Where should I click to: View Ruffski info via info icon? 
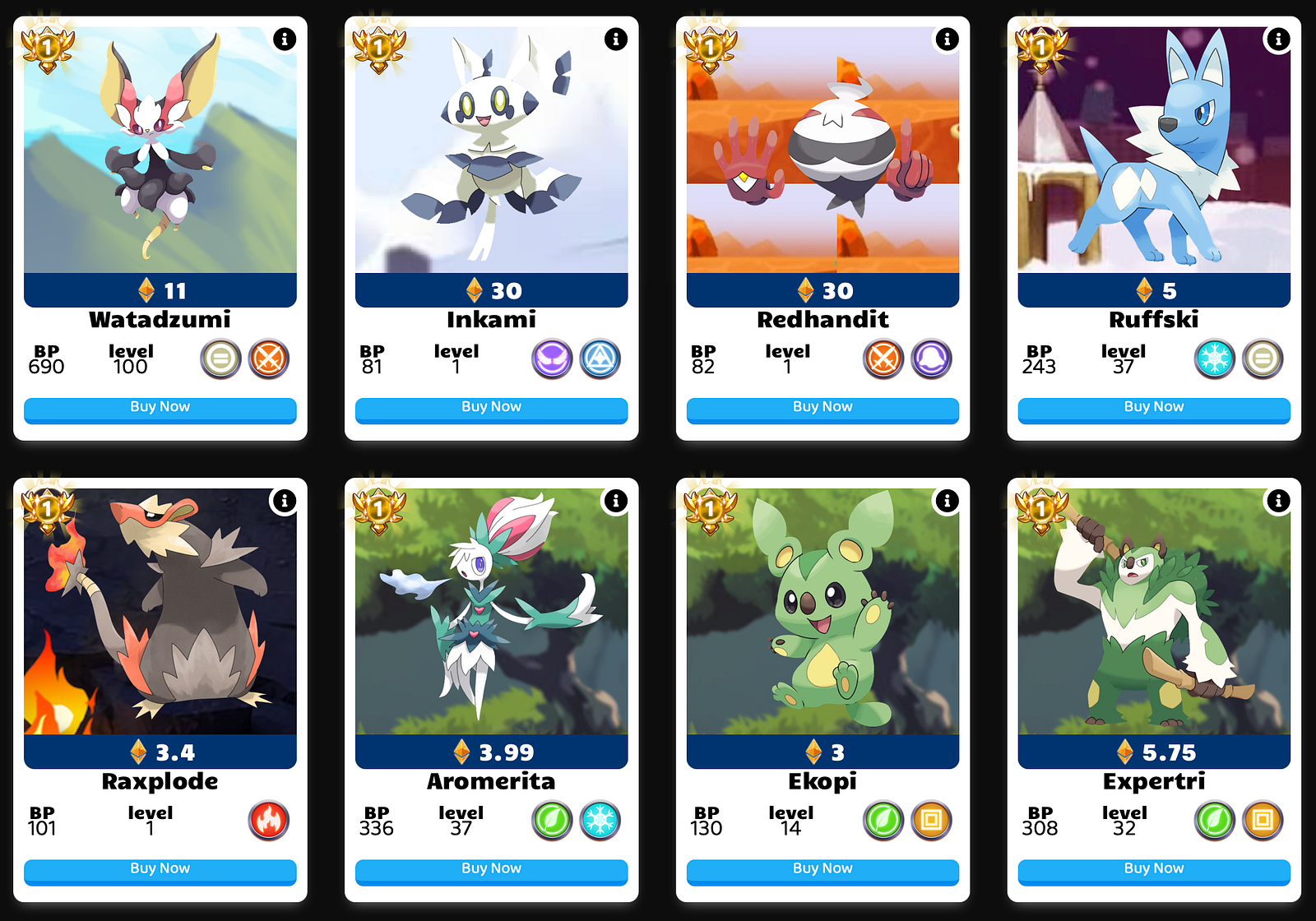click(x=1278, y=39)
